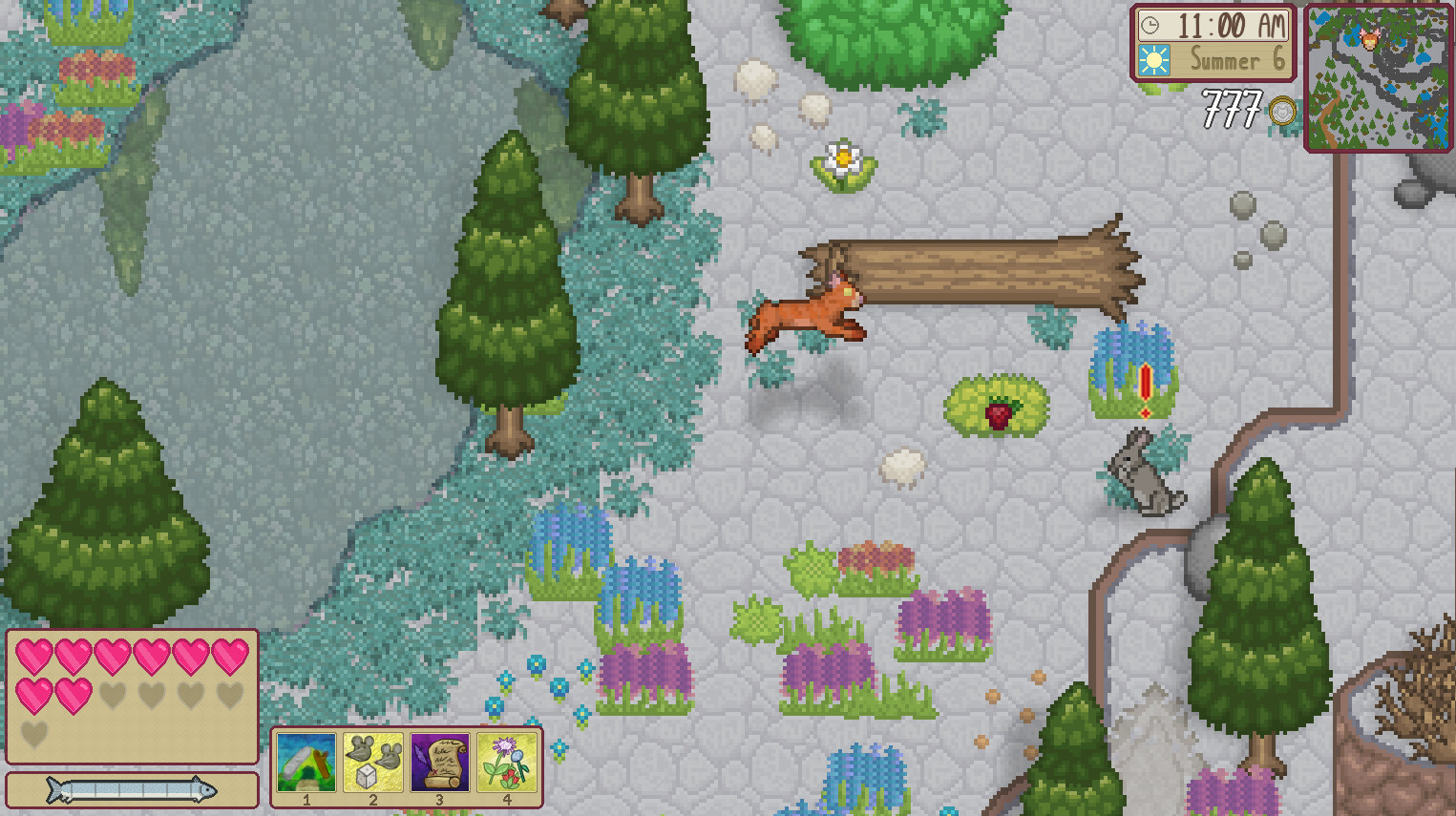1456x816 pixels.
Task: Select the den hotbar slot 1 icon
Action: point(306,761)
